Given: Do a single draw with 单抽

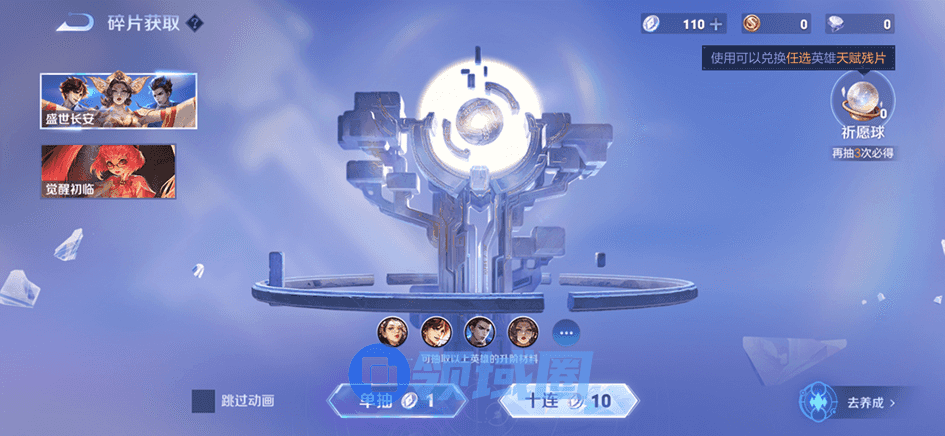Looking at the screenshot, I should click(385, 401).
